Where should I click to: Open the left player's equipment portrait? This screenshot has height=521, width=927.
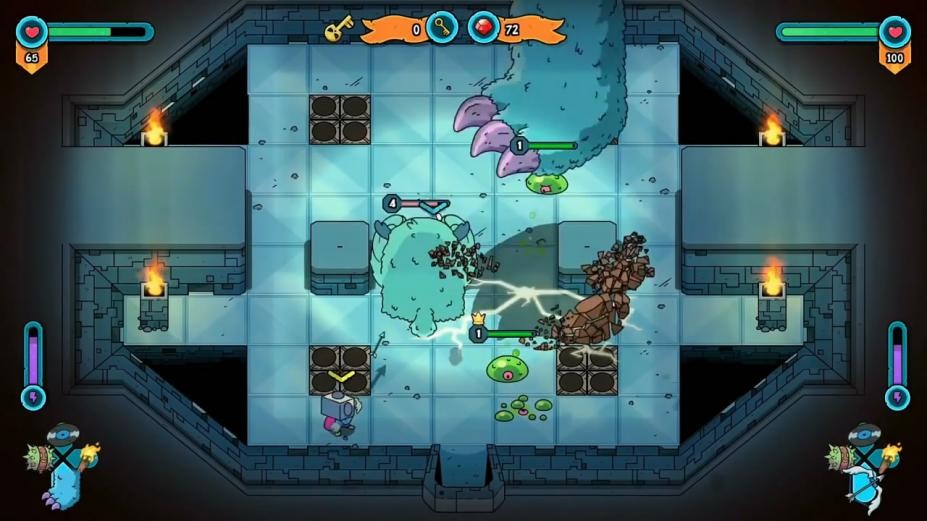point(62,463)
